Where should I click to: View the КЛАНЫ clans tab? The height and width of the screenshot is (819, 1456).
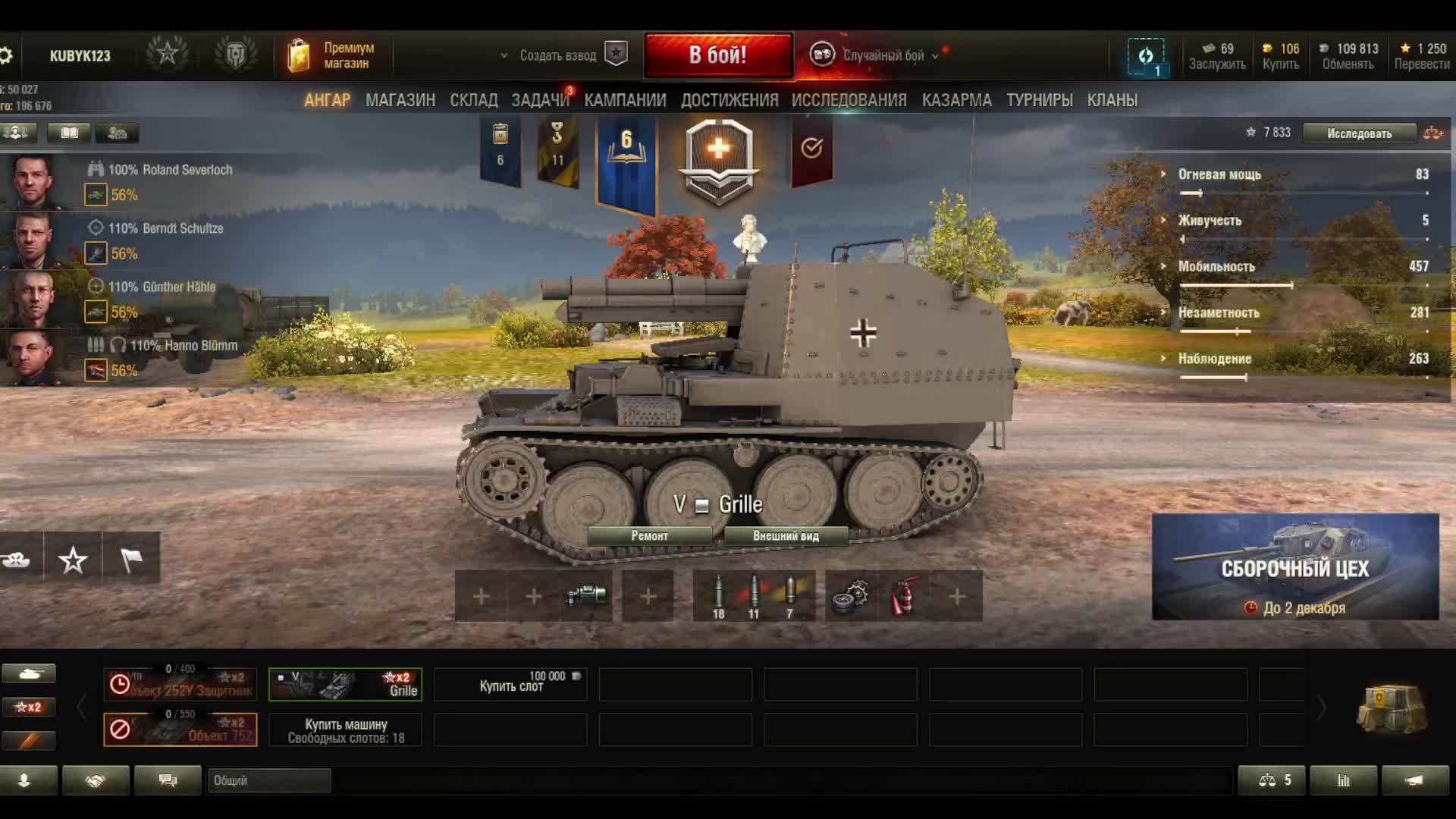point(1112,100)
